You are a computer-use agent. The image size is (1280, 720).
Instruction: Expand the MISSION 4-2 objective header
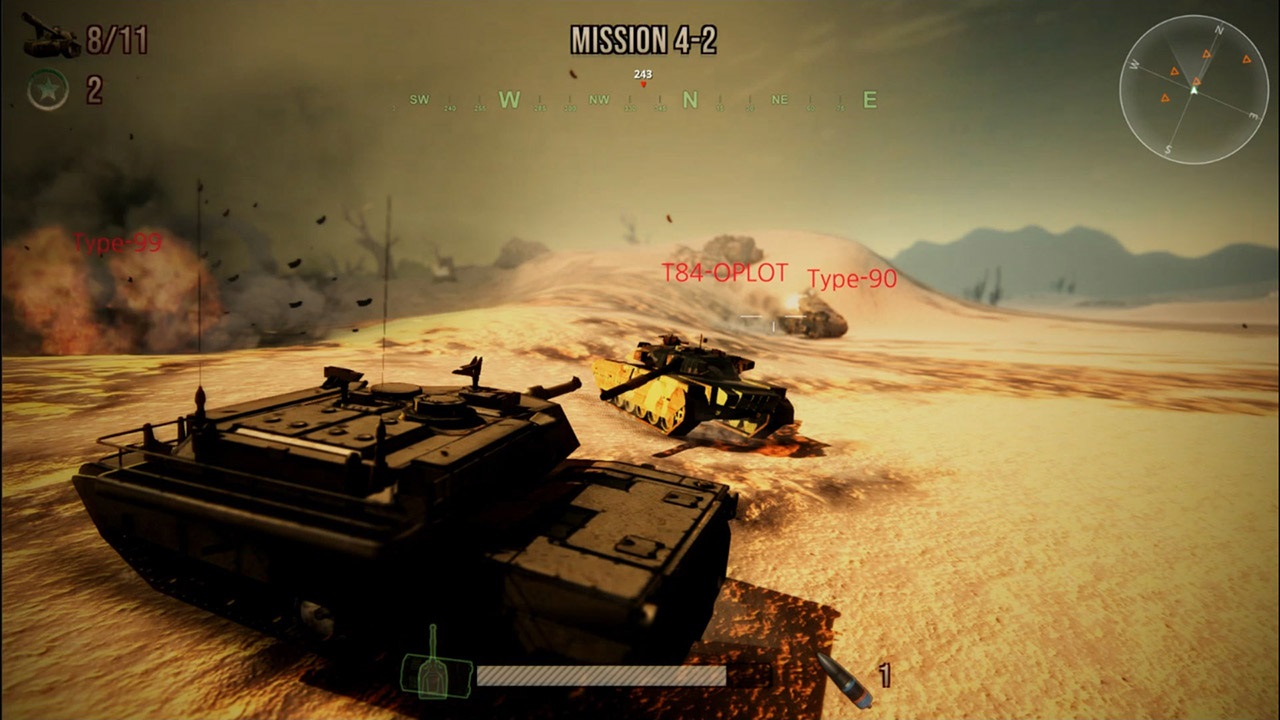646,40
